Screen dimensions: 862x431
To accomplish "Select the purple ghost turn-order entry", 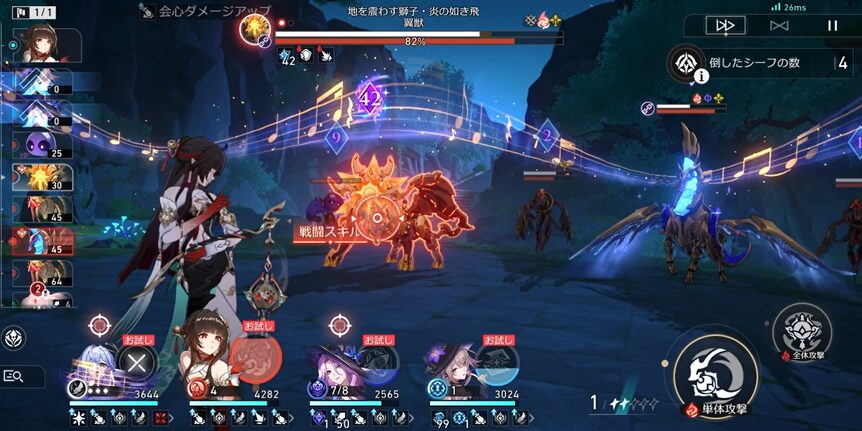I will coord(40,146).
